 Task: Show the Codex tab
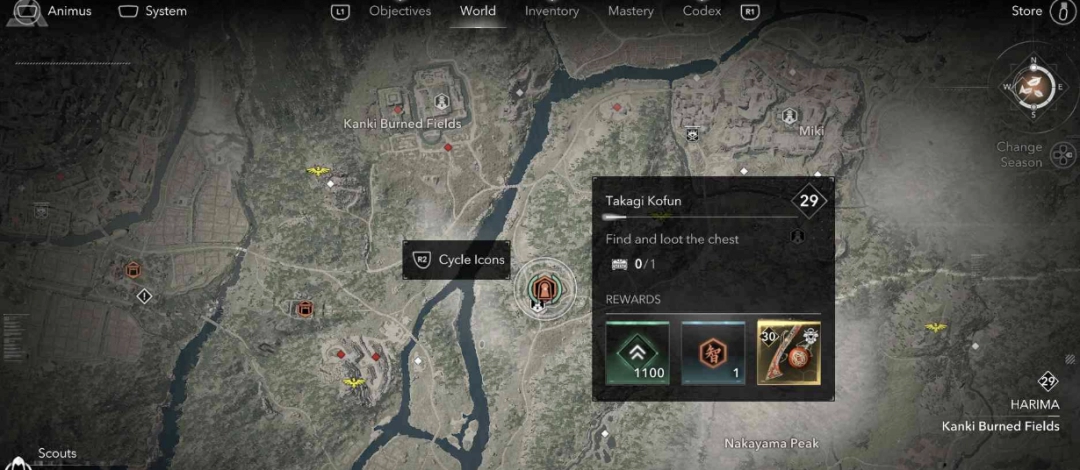click(x=702, y=11)
